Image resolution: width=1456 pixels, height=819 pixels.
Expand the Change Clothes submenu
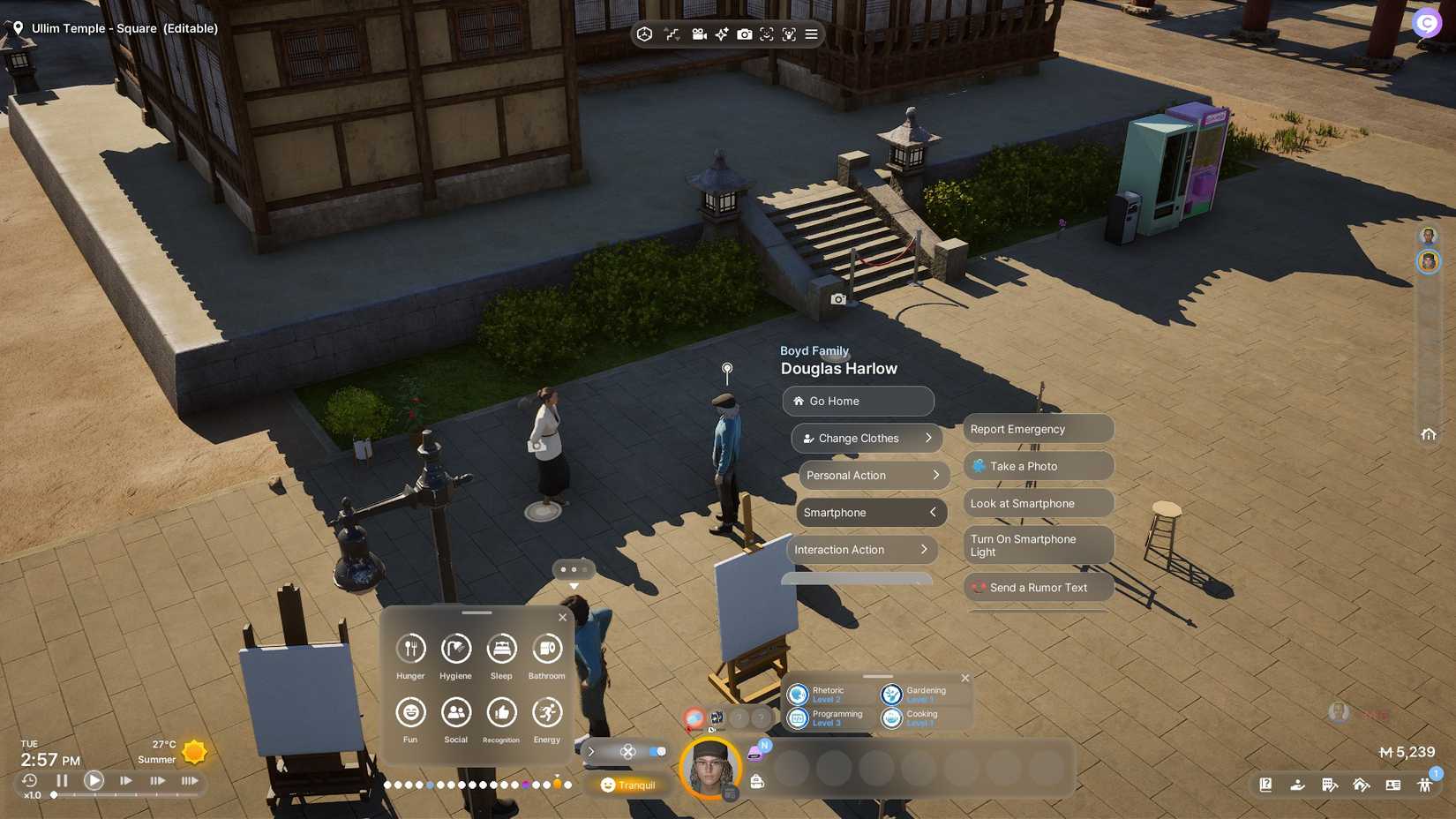(866, 438)
